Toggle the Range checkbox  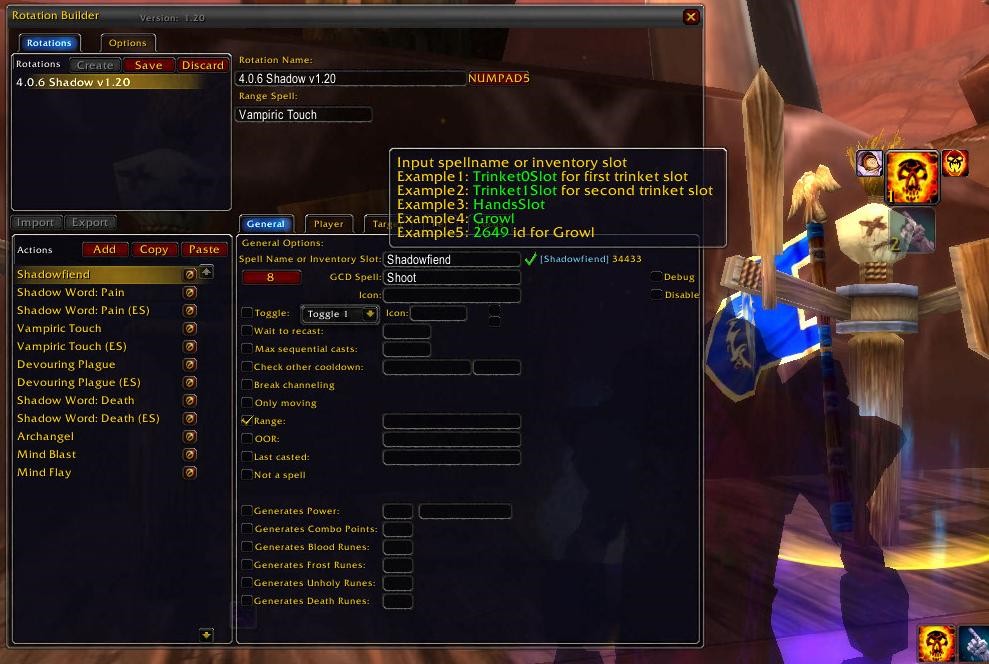click(247, 421)
